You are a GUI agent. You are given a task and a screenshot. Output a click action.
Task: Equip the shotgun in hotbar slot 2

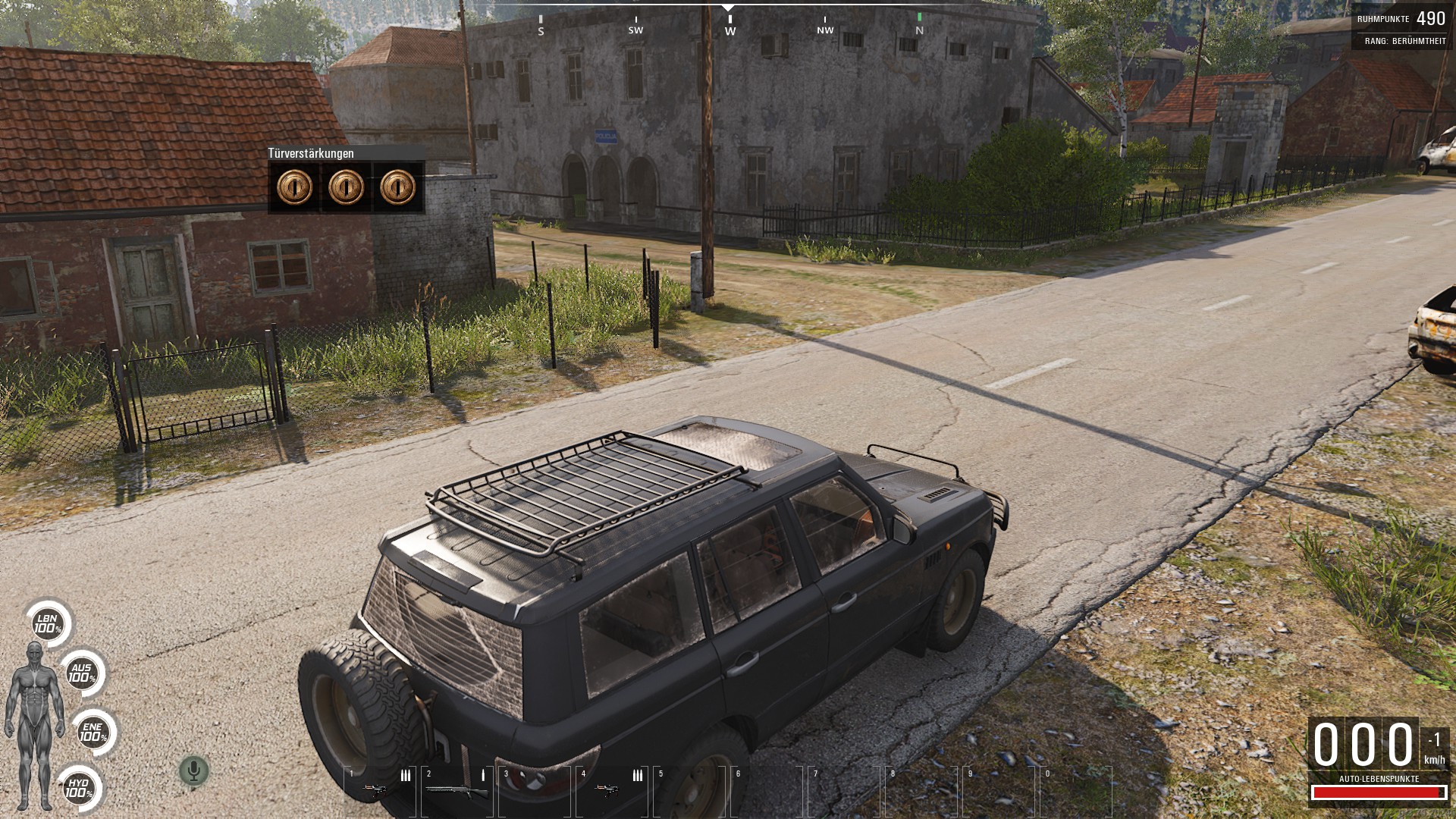[456, 791]
